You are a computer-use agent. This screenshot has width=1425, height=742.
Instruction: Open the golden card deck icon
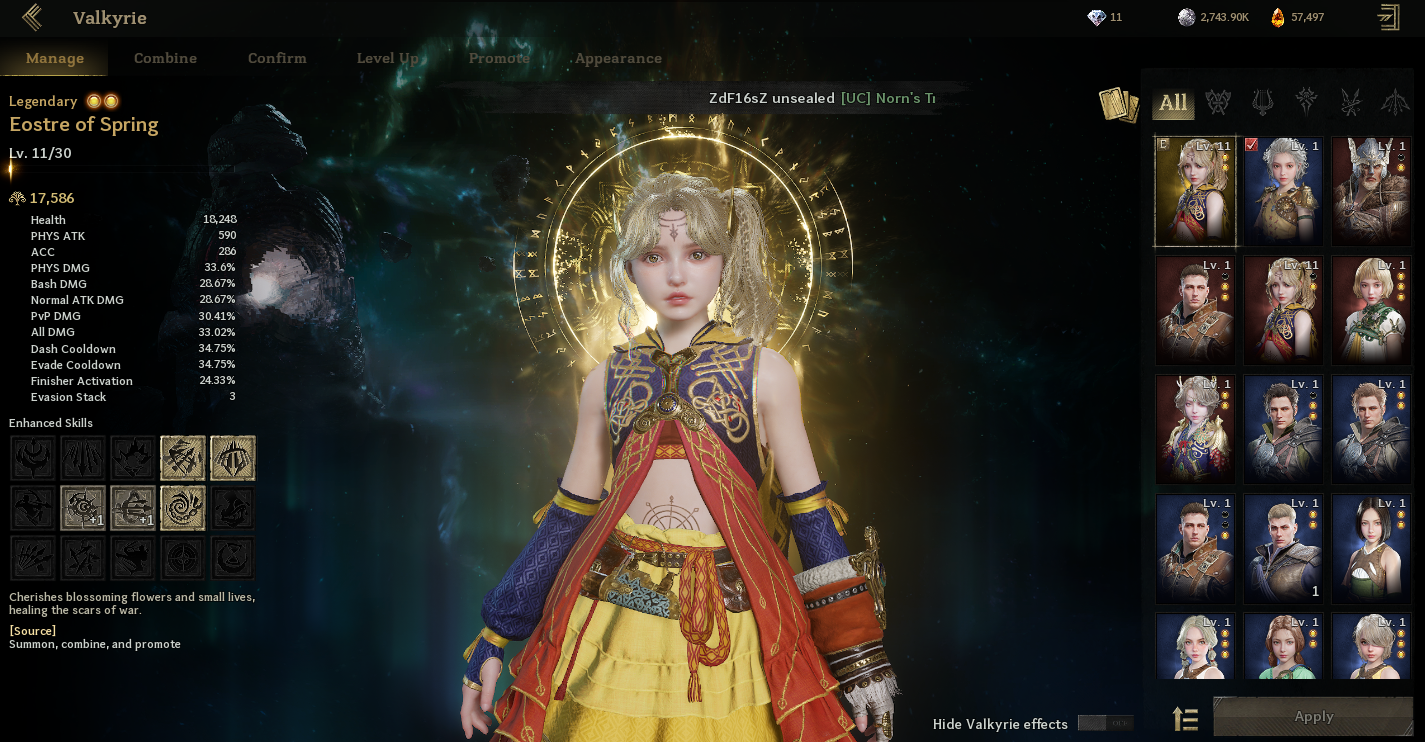[x=1119, y=104]
